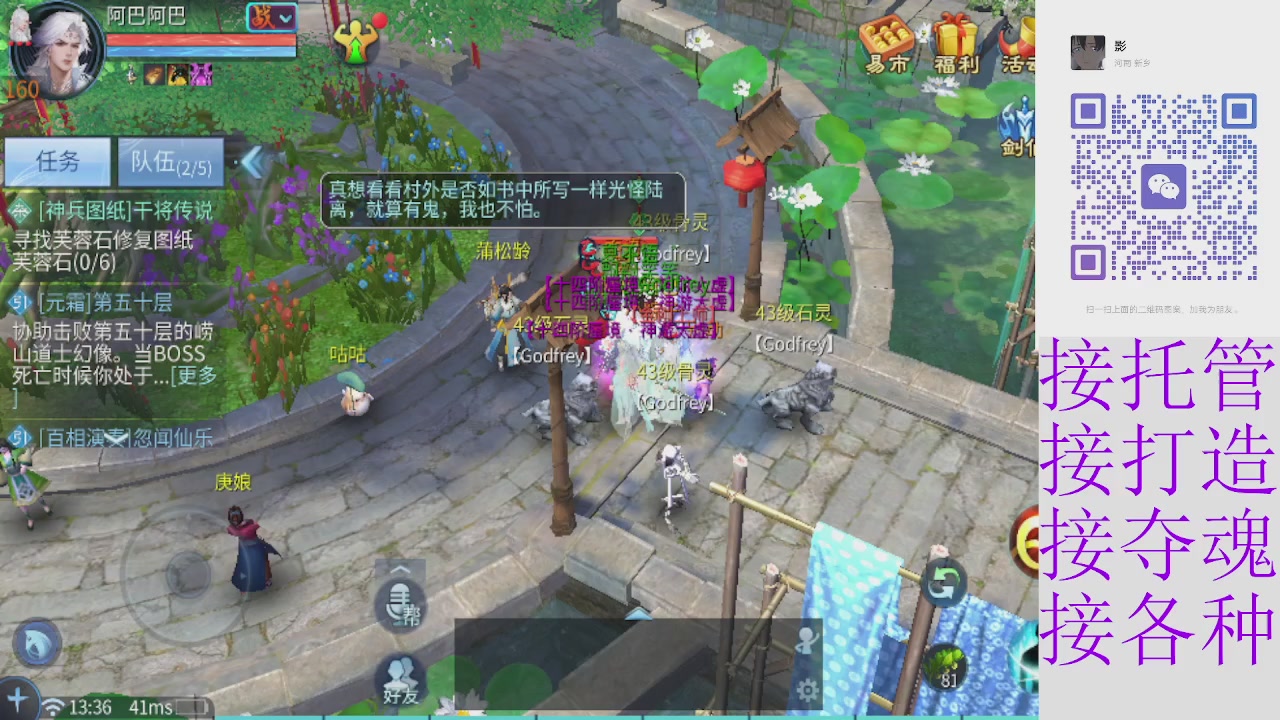Click the herb gathering icon showing 81
This screenshot has width=1280, height=720.
pyautogui.click(x=948, y=665)
